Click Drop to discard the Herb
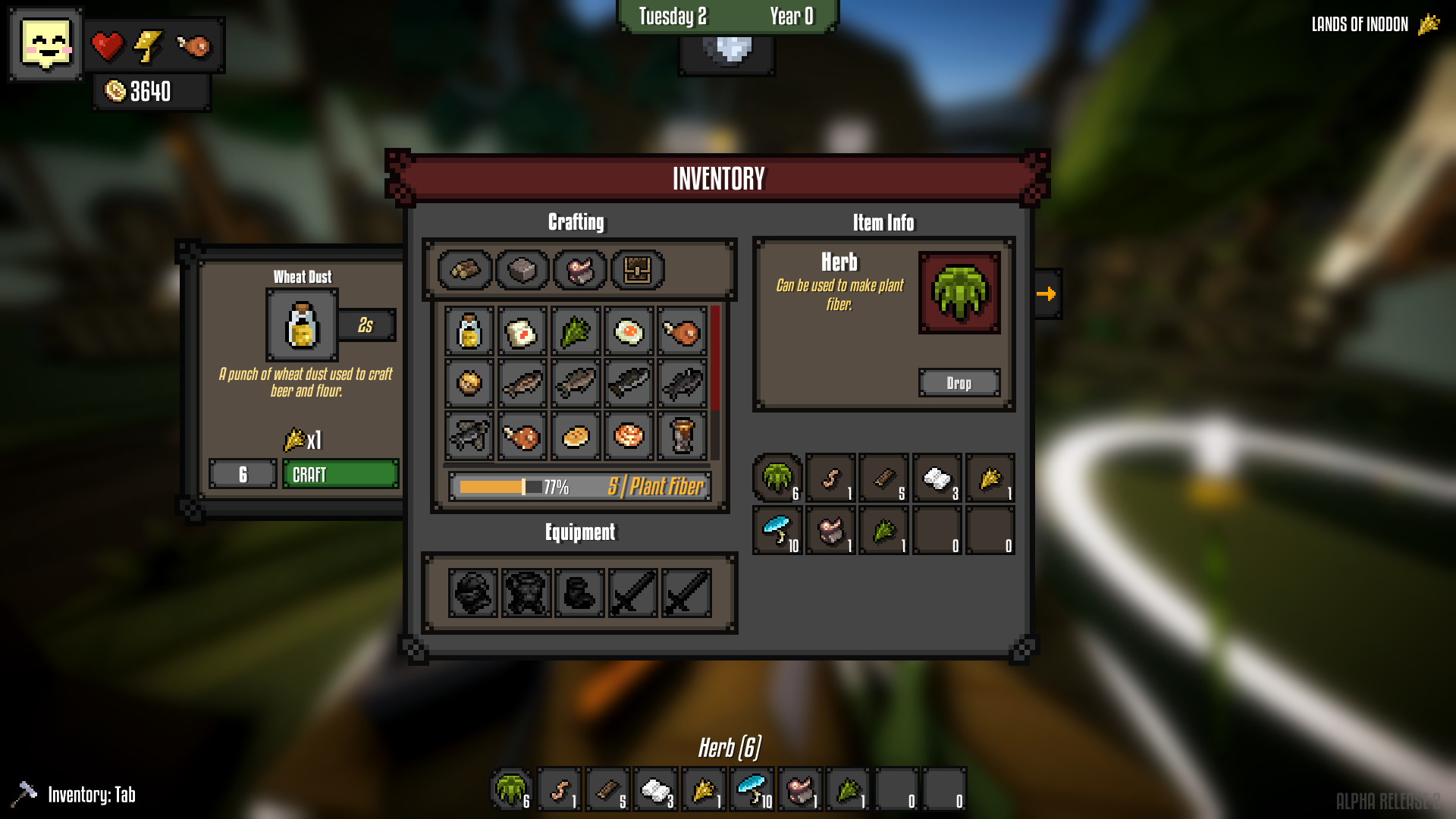 tap(959, 383)
